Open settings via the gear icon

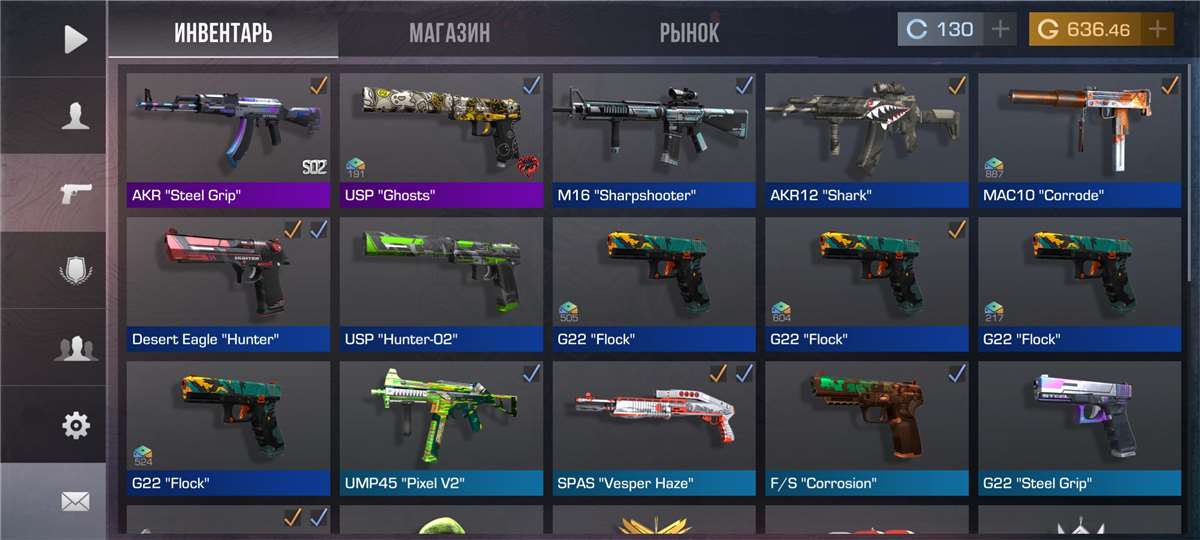coord(75,426)
